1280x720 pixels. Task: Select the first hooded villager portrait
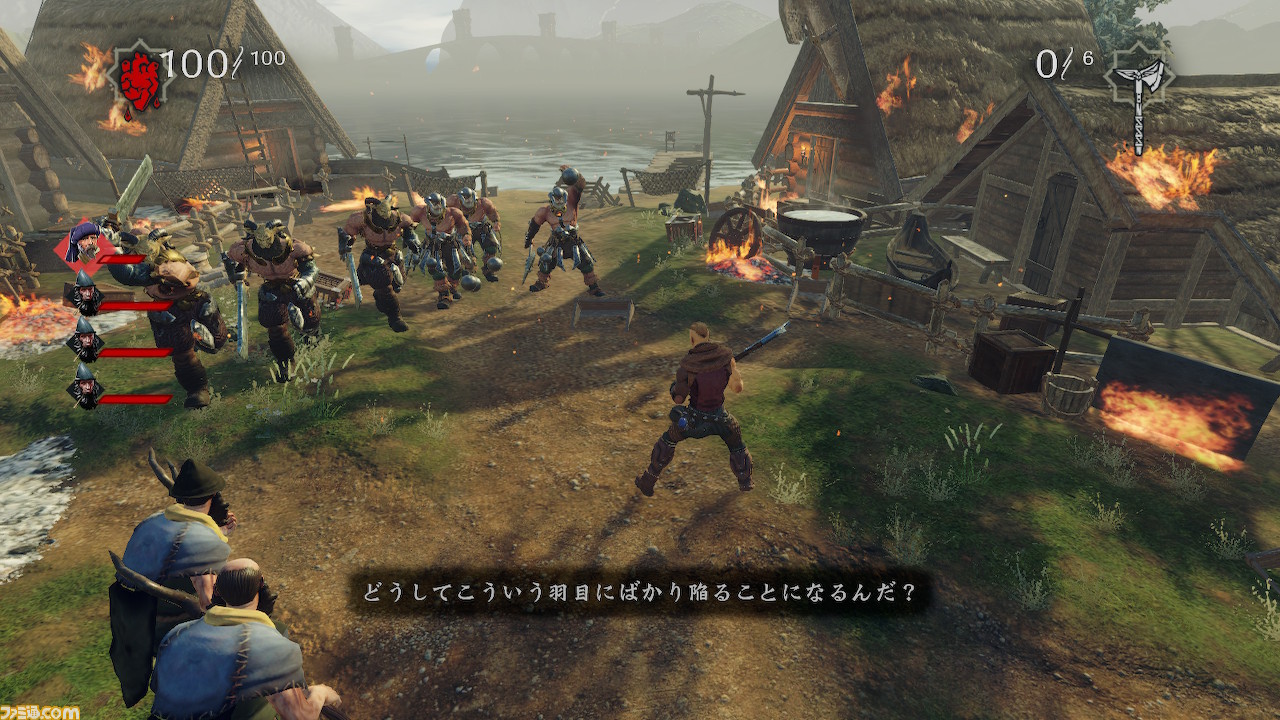click(86, 293)
